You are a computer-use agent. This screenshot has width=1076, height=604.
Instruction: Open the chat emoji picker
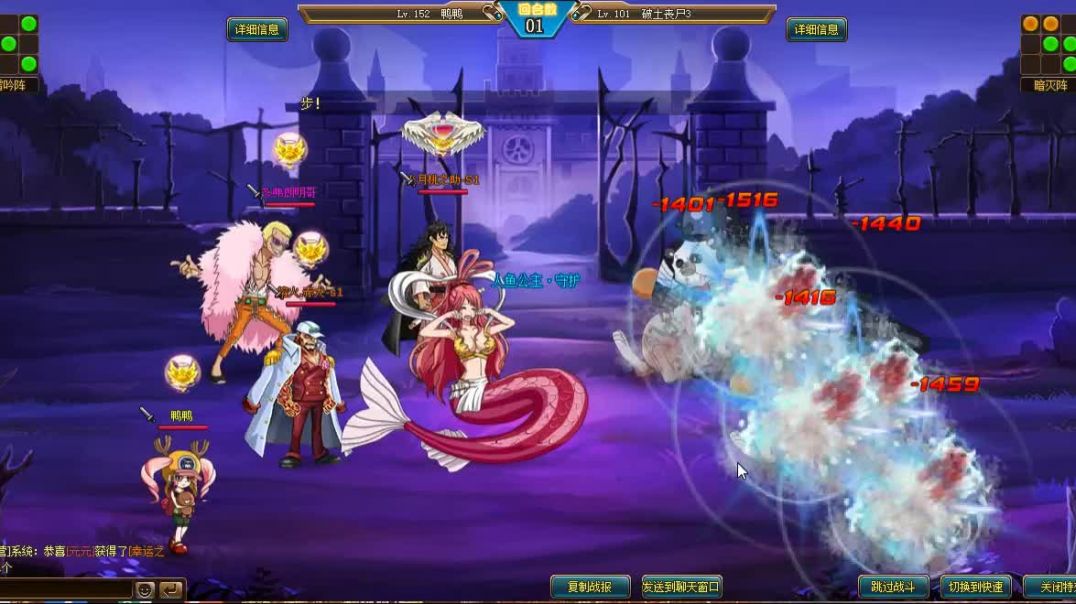[145, 590]
